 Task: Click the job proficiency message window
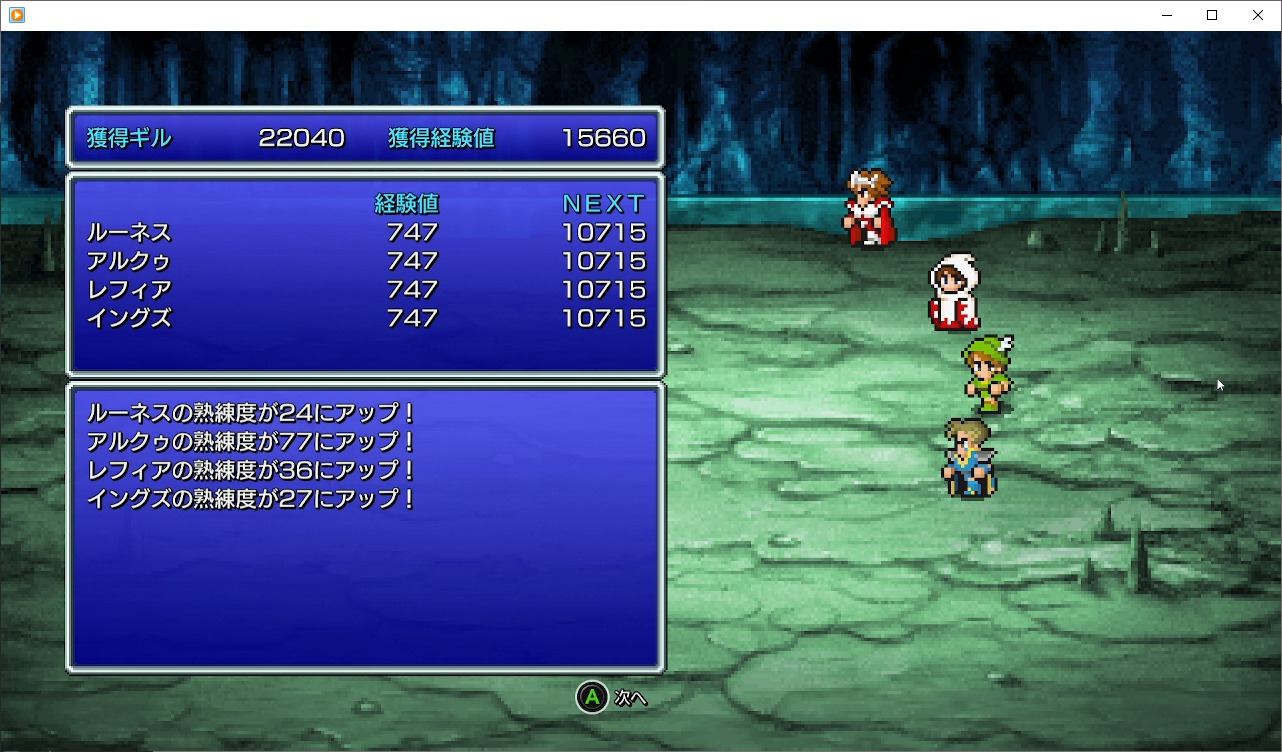coord(364,525)
